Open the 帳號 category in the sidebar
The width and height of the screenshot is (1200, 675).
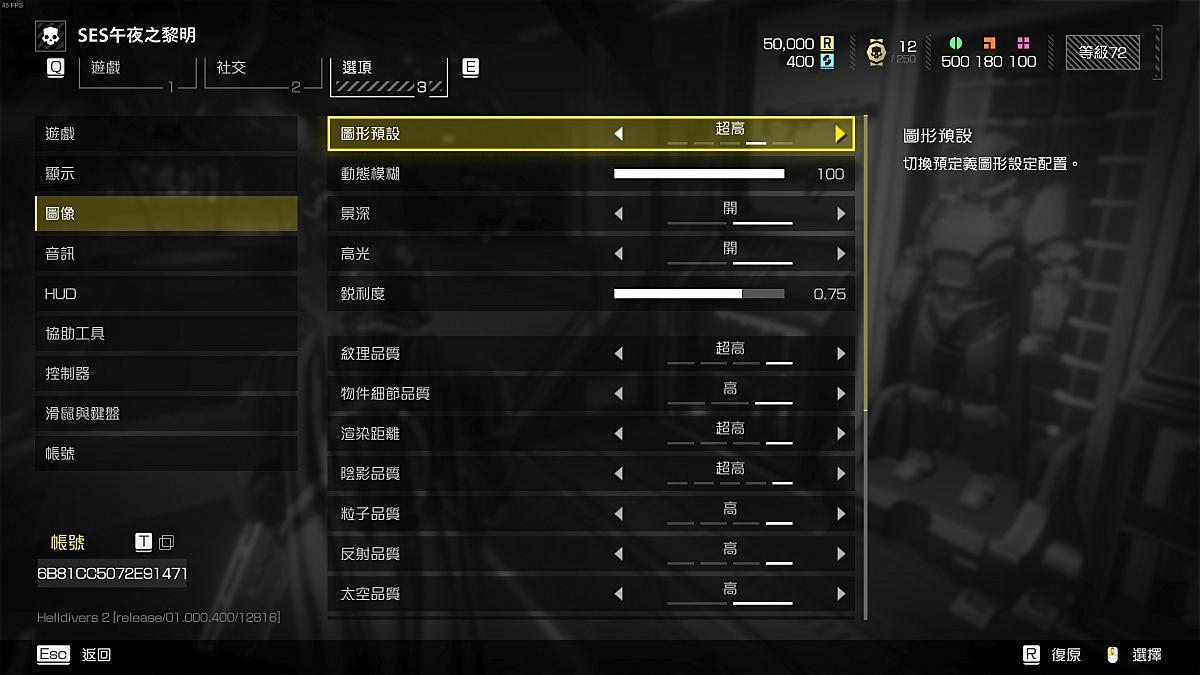pos(166,454)
